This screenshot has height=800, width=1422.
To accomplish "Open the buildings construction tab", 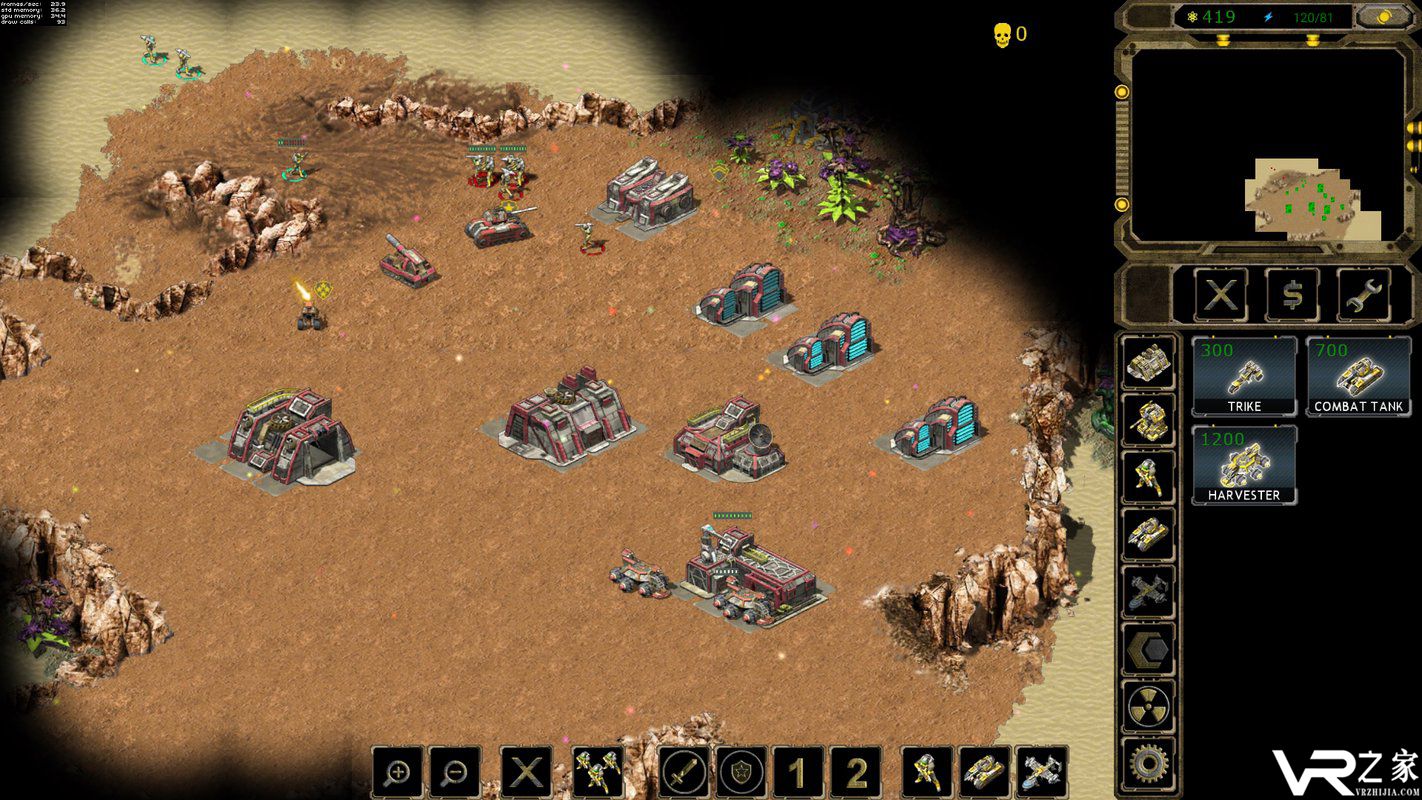I will [x=1147, y=362].
